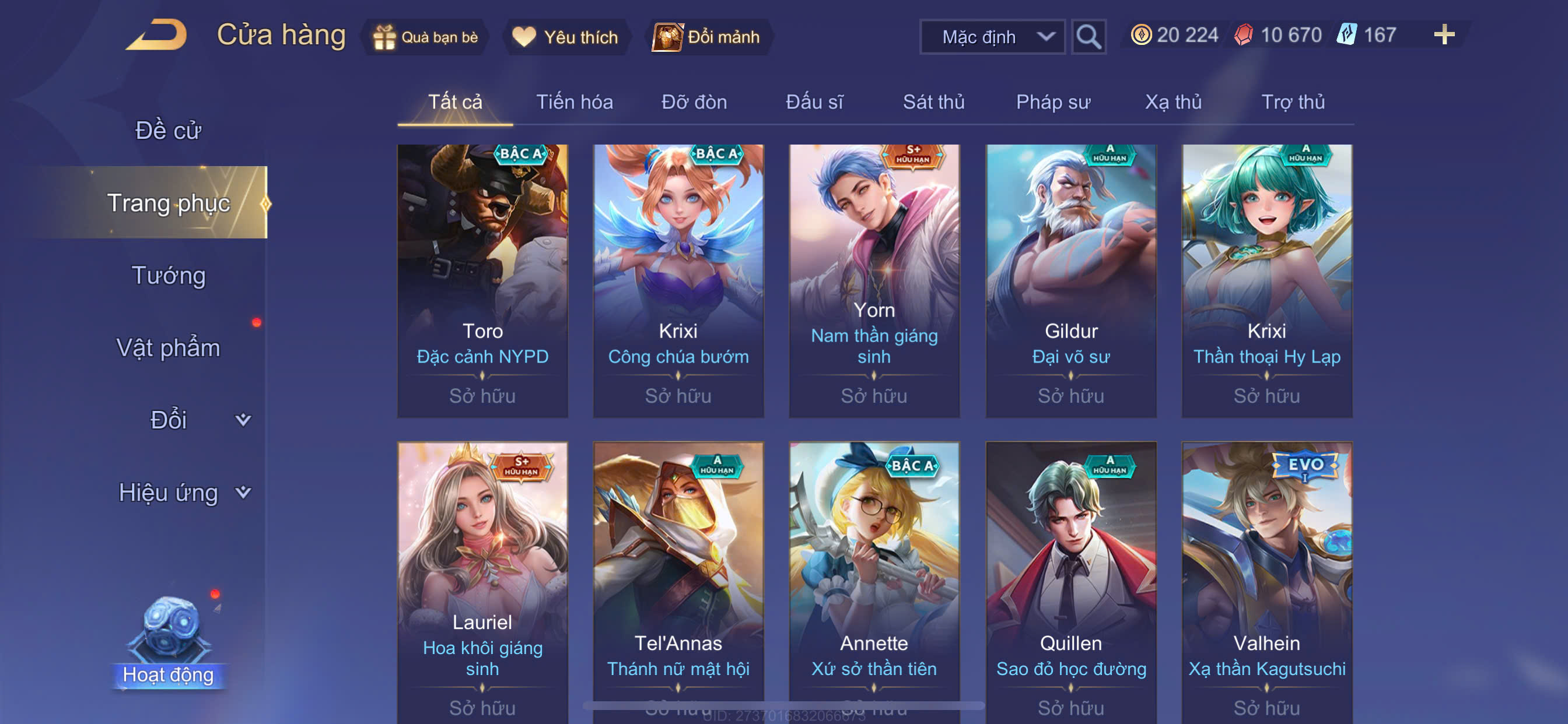Click the magnifying glass search button

1088,37
